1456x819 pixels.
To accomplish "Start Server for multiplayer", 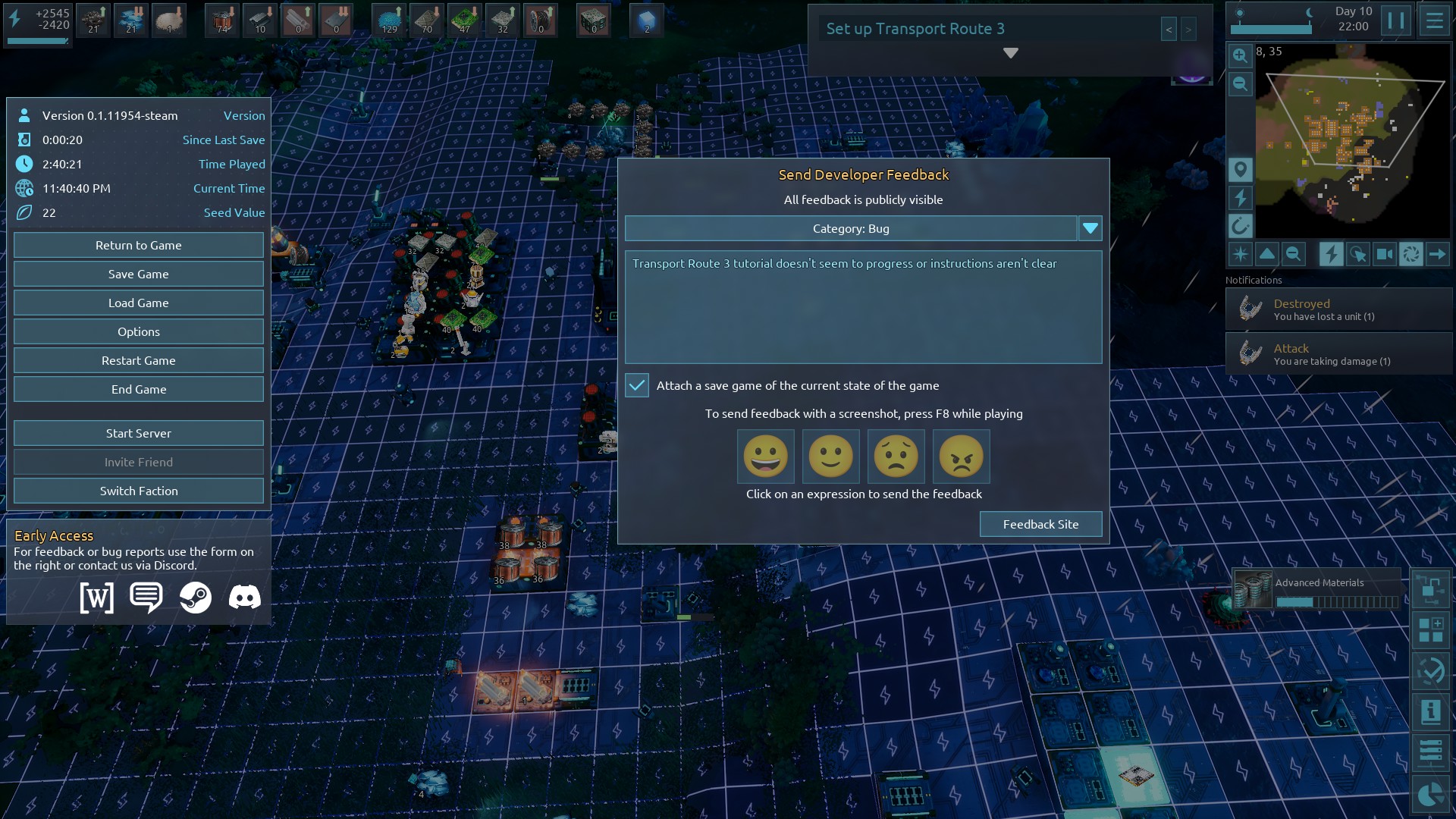I will point(138,433).
